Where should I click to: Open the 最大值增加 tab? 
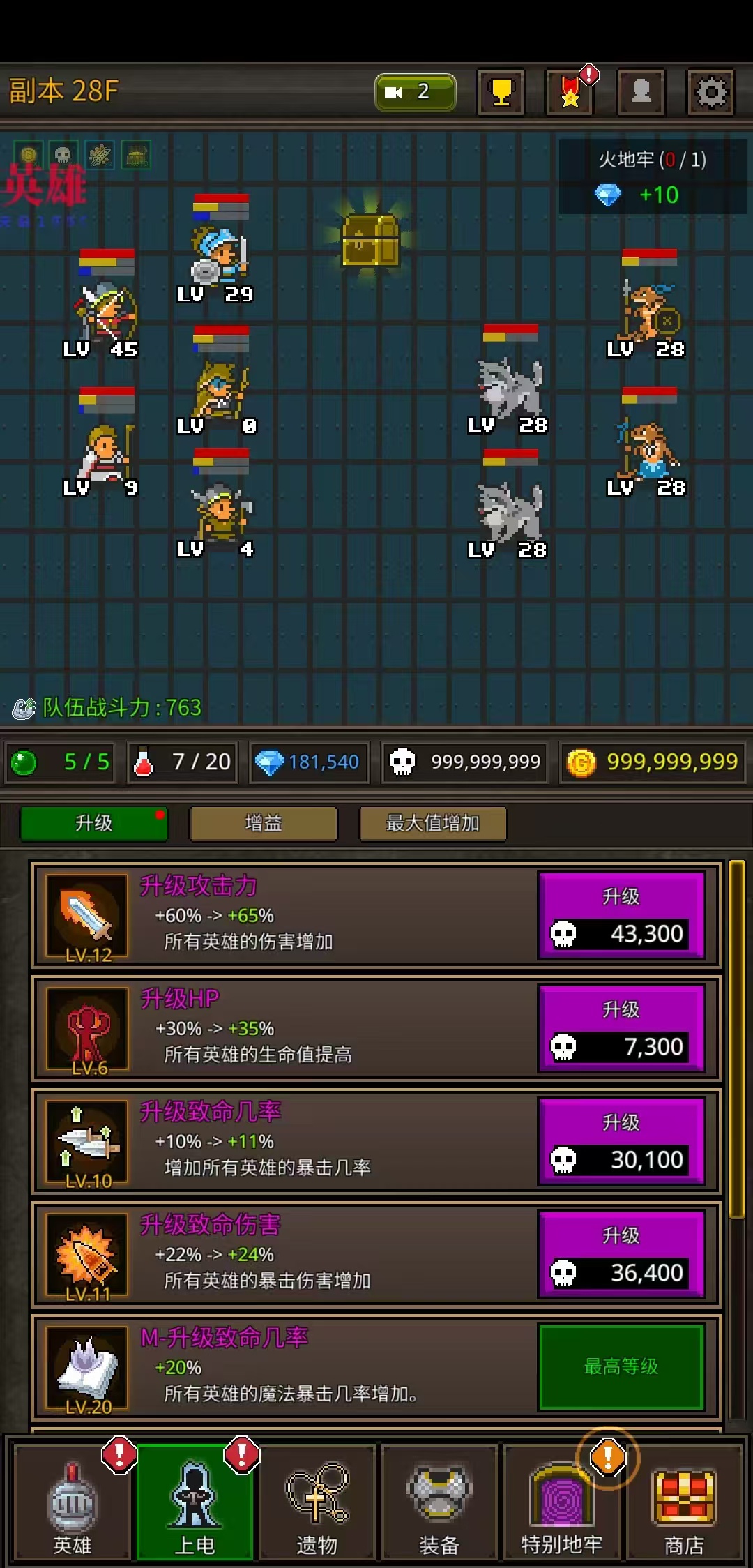(433, 823)
